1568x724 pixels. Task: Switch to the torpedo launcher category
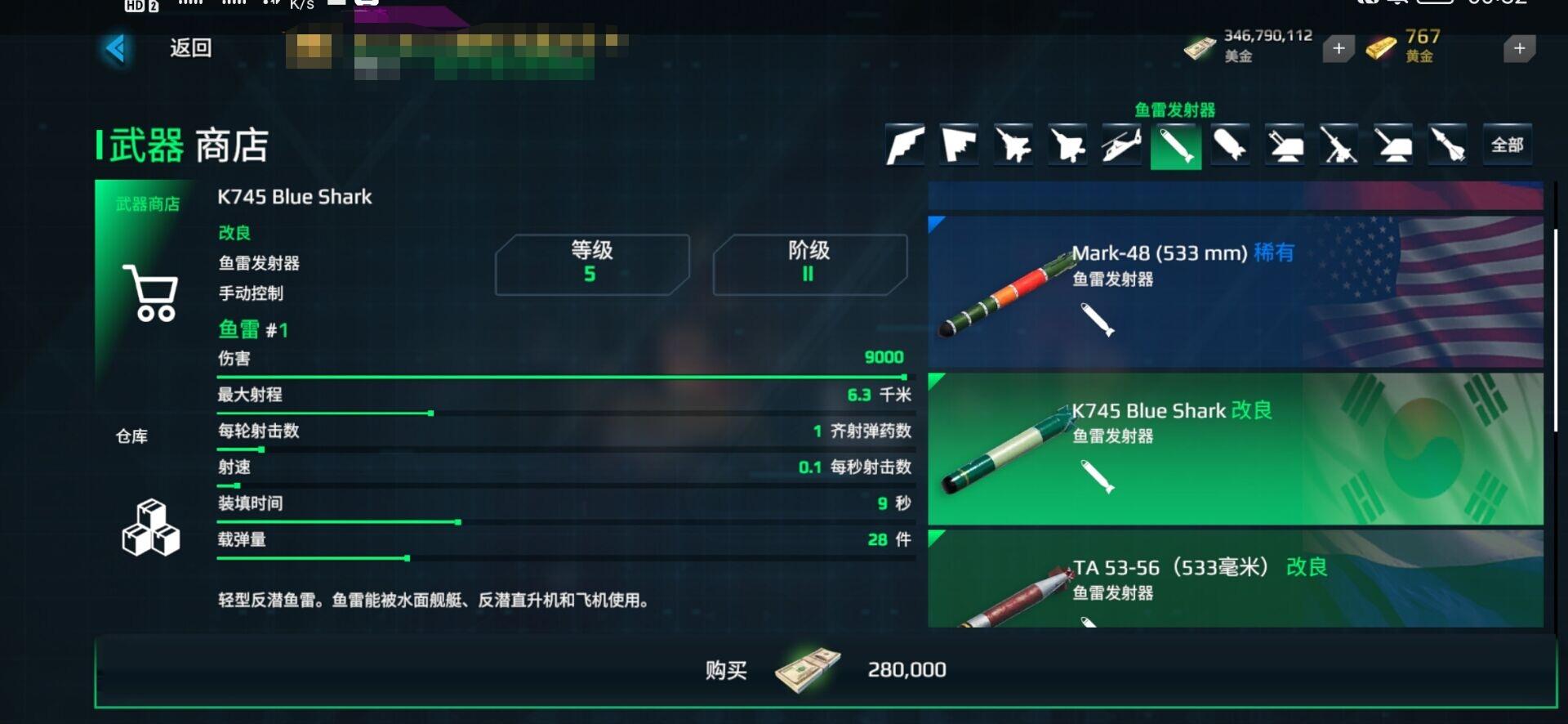(1175, 145)
